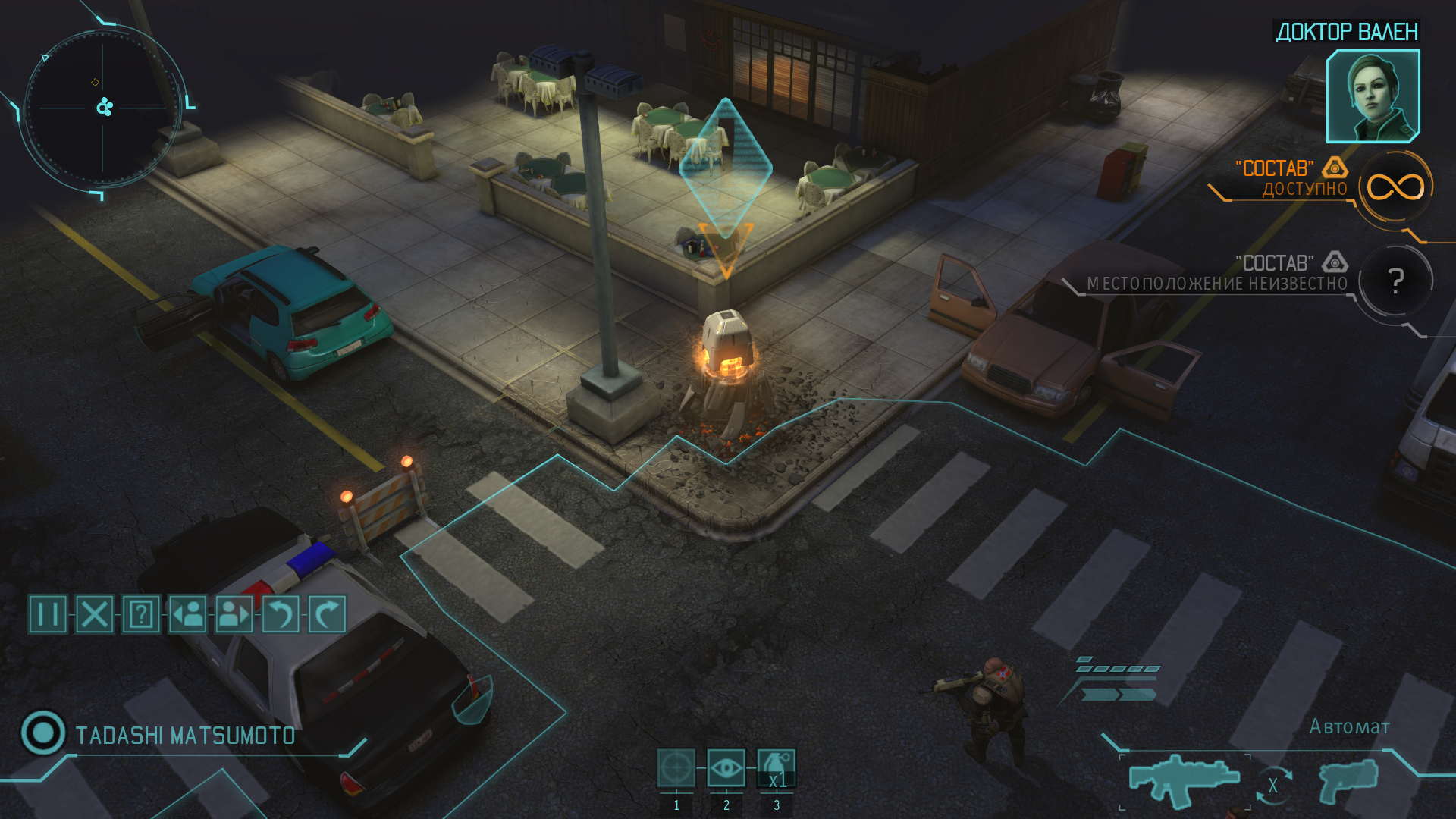The height and width of the screenshot is (819, 1456).
Task: Use the grenade ability icon
Action: click(x=777, y=768)
